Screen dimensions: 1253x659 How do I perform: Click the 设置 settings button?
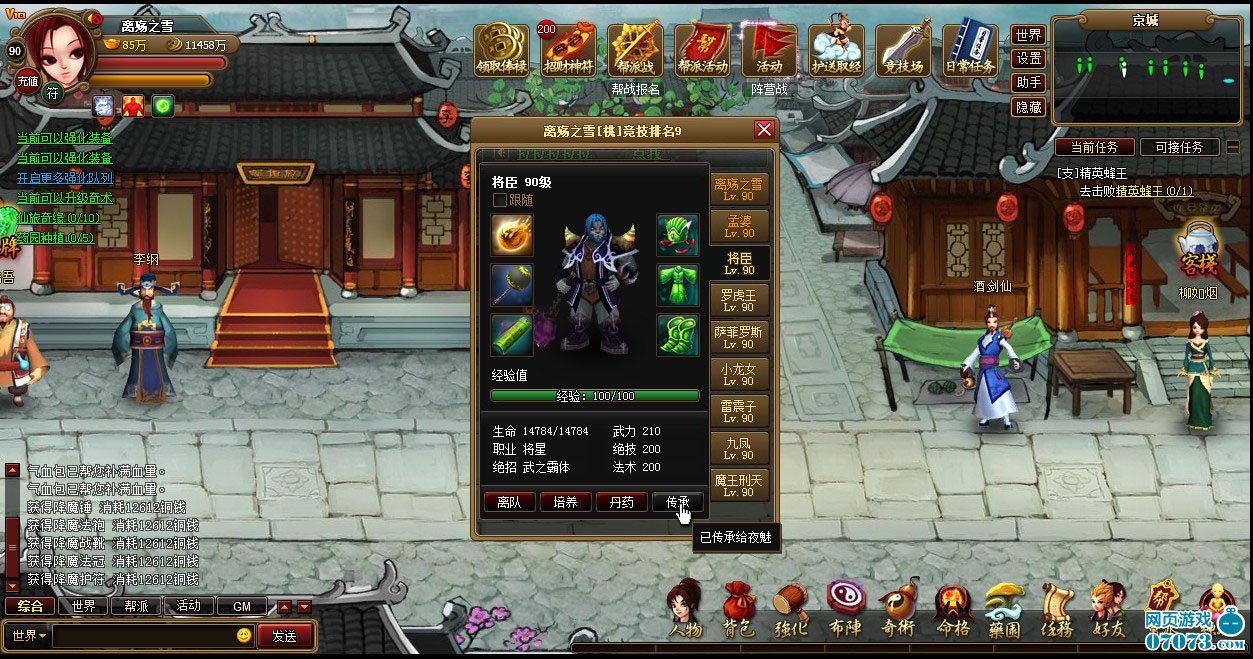point(1028,59)
